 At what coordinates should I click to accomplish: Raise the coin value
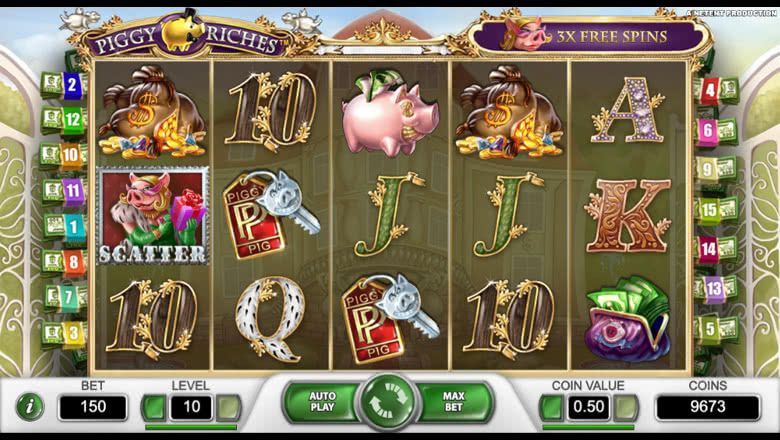click(x=626, y=407)
